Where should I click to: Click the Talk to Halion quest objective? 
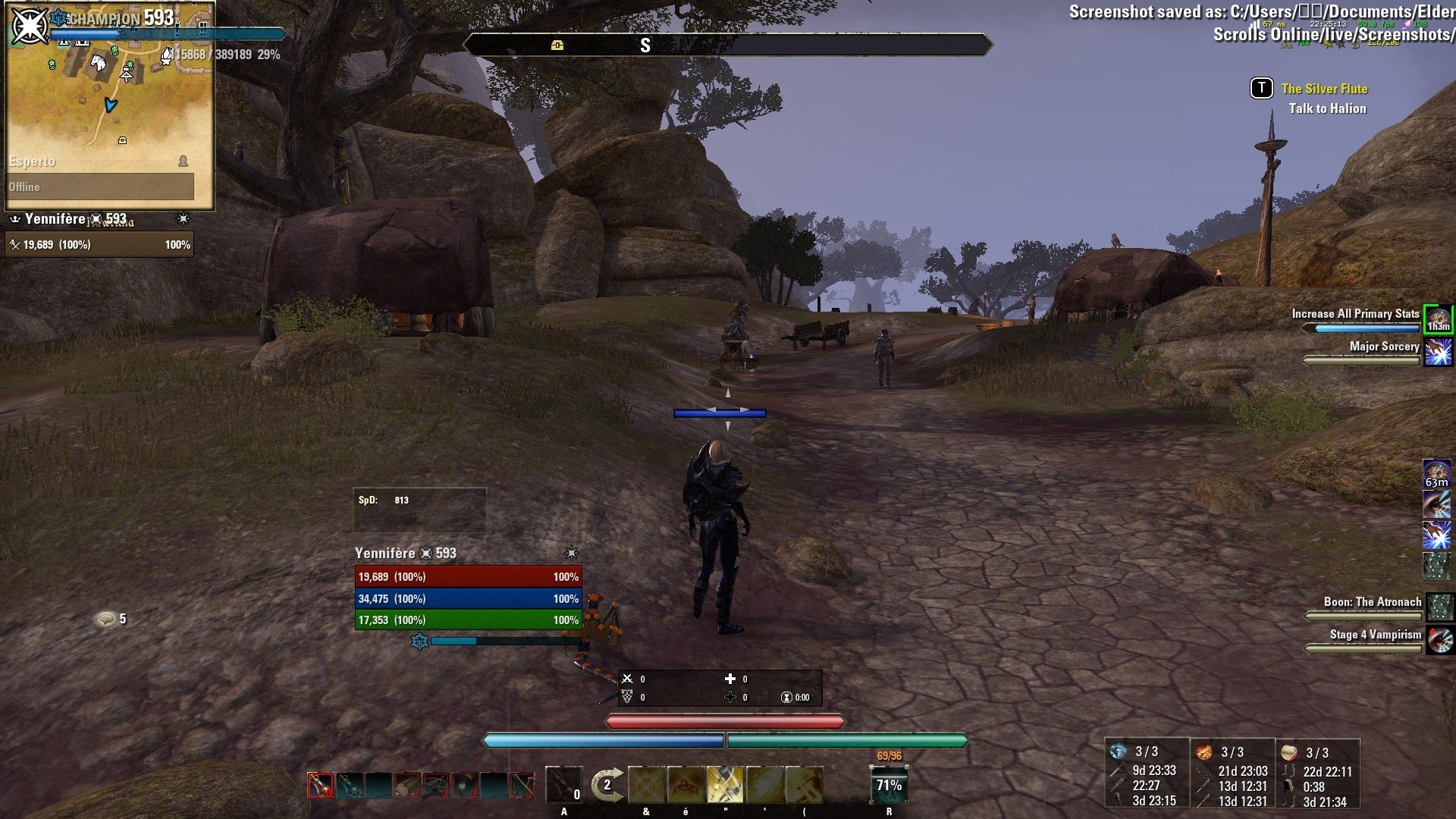click(1327, 108)
